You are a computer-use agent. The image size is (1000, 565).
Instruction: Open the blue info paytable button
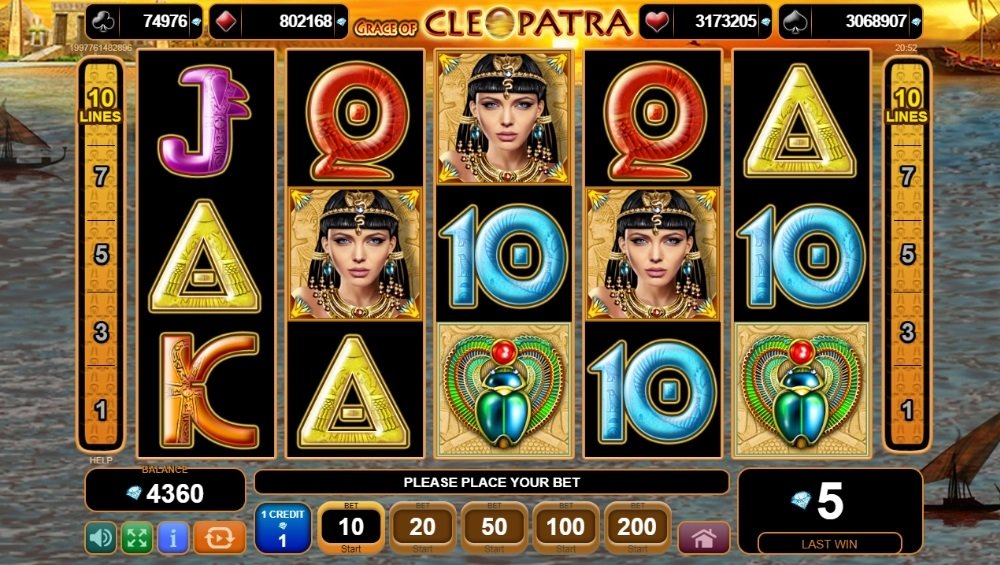(x=173, y=538)
